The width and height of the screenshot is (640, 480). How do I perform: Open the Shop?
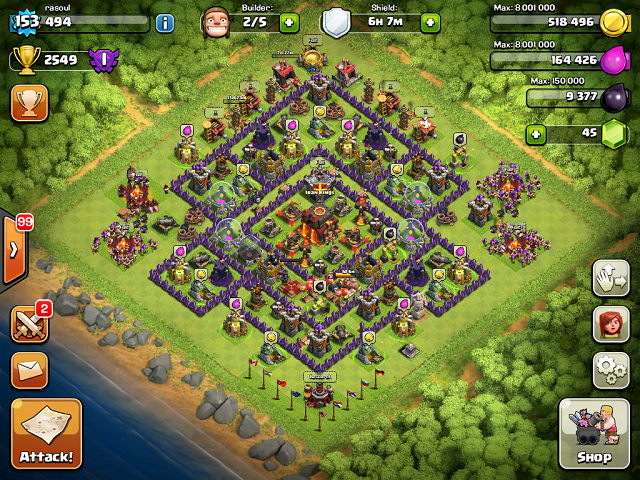pos(594,434)
